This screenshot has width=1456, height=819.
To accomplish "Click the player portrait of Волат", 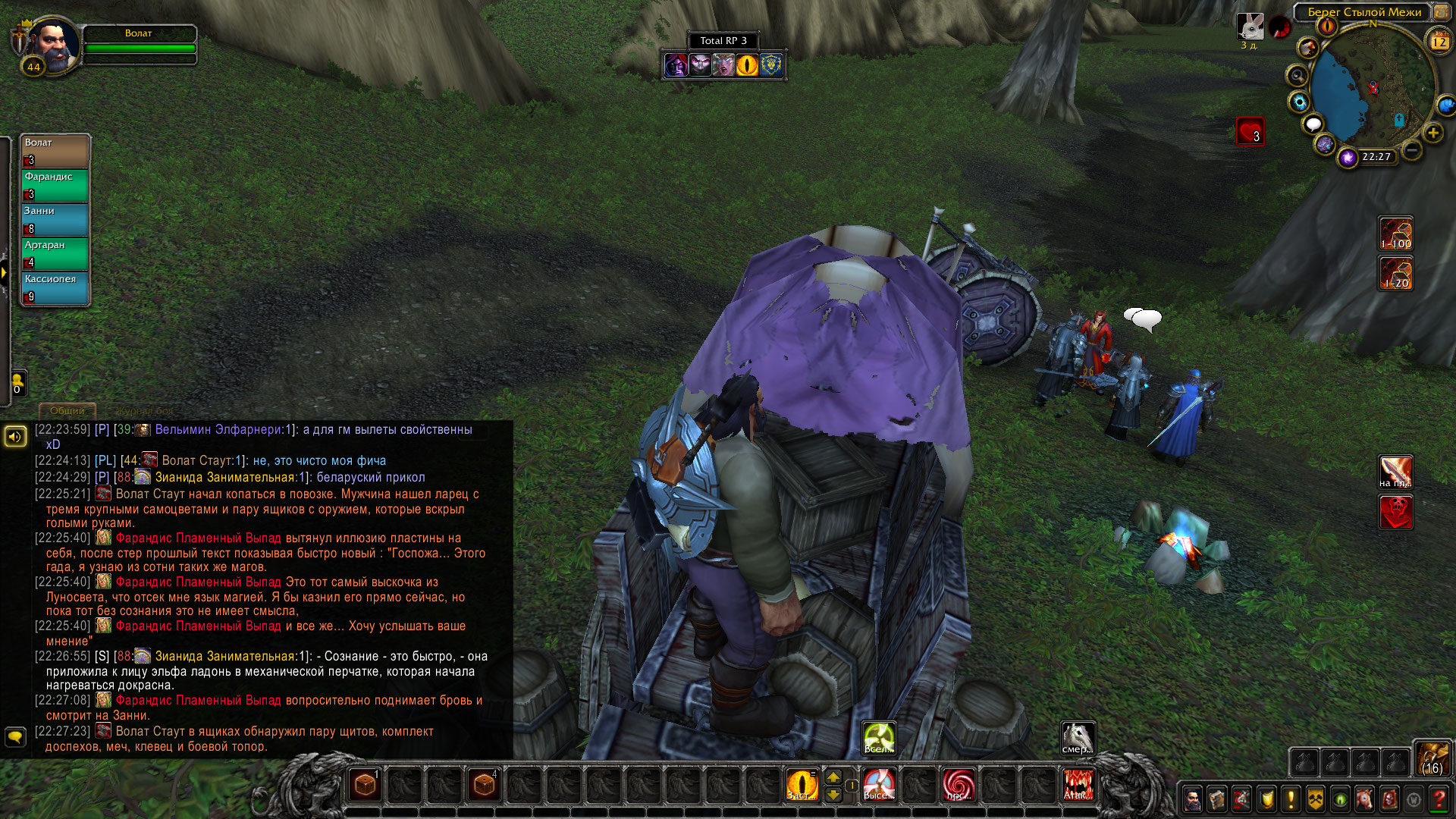I will coord(52,44).
